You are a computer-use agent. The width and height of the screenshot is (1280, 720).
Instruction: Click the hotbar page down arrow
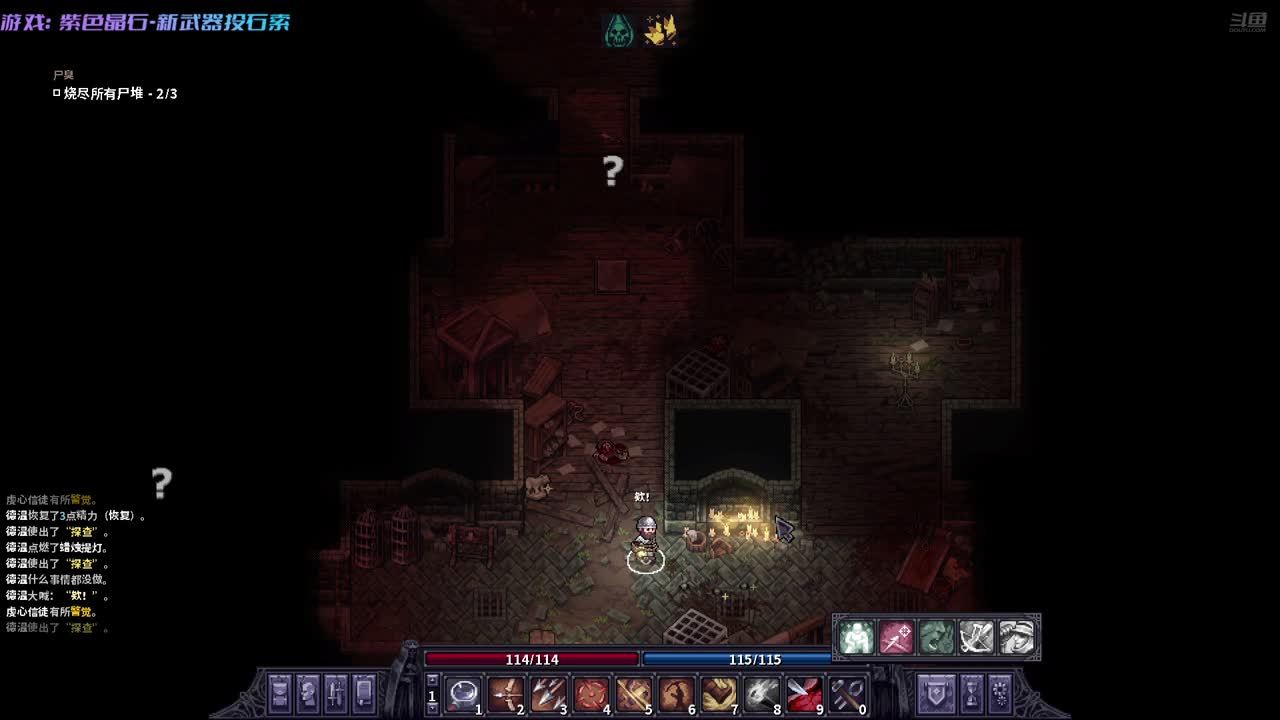click(x=432, y=707)
